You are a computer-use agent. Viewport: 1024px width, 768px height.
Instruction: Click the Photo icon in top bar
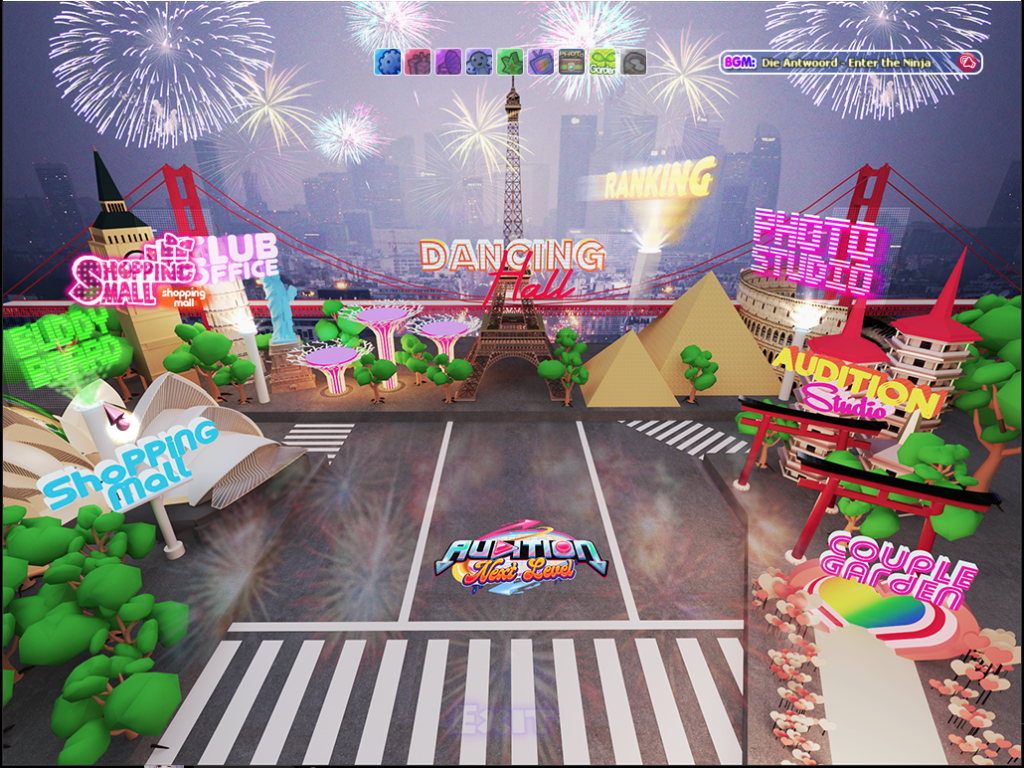571,62
